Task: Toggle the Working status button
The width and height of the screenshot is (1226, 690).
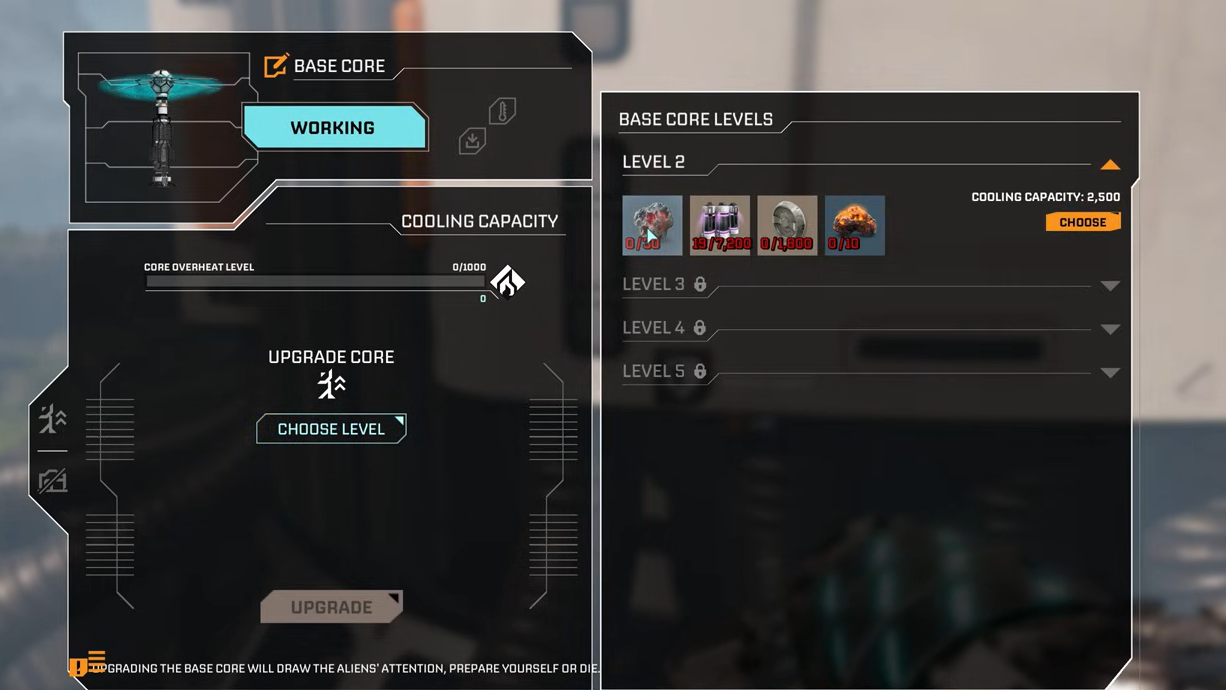Action: coord(333,128)
